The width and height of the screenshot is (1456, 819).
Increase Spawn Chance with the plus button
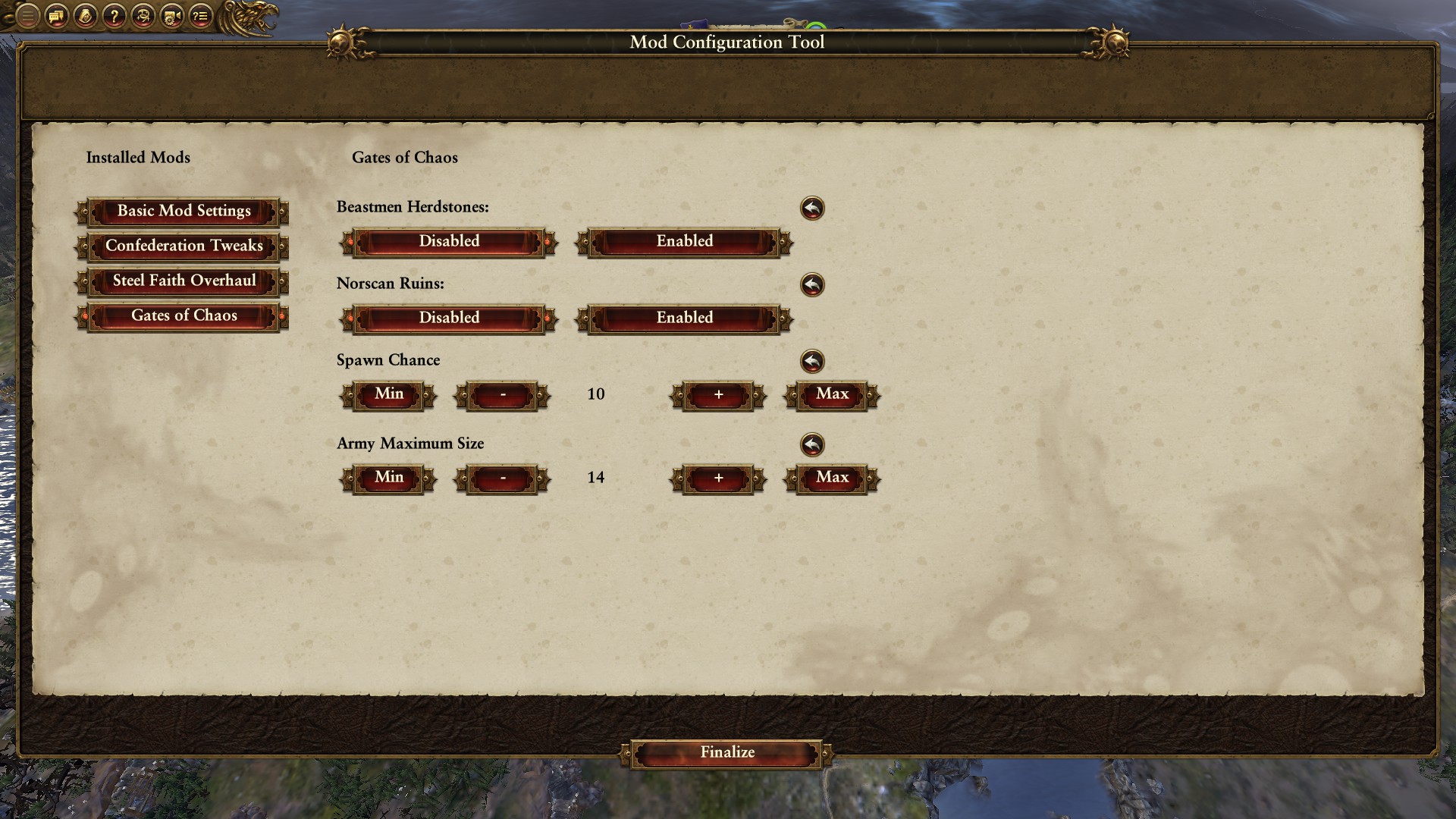coord(718,395)
